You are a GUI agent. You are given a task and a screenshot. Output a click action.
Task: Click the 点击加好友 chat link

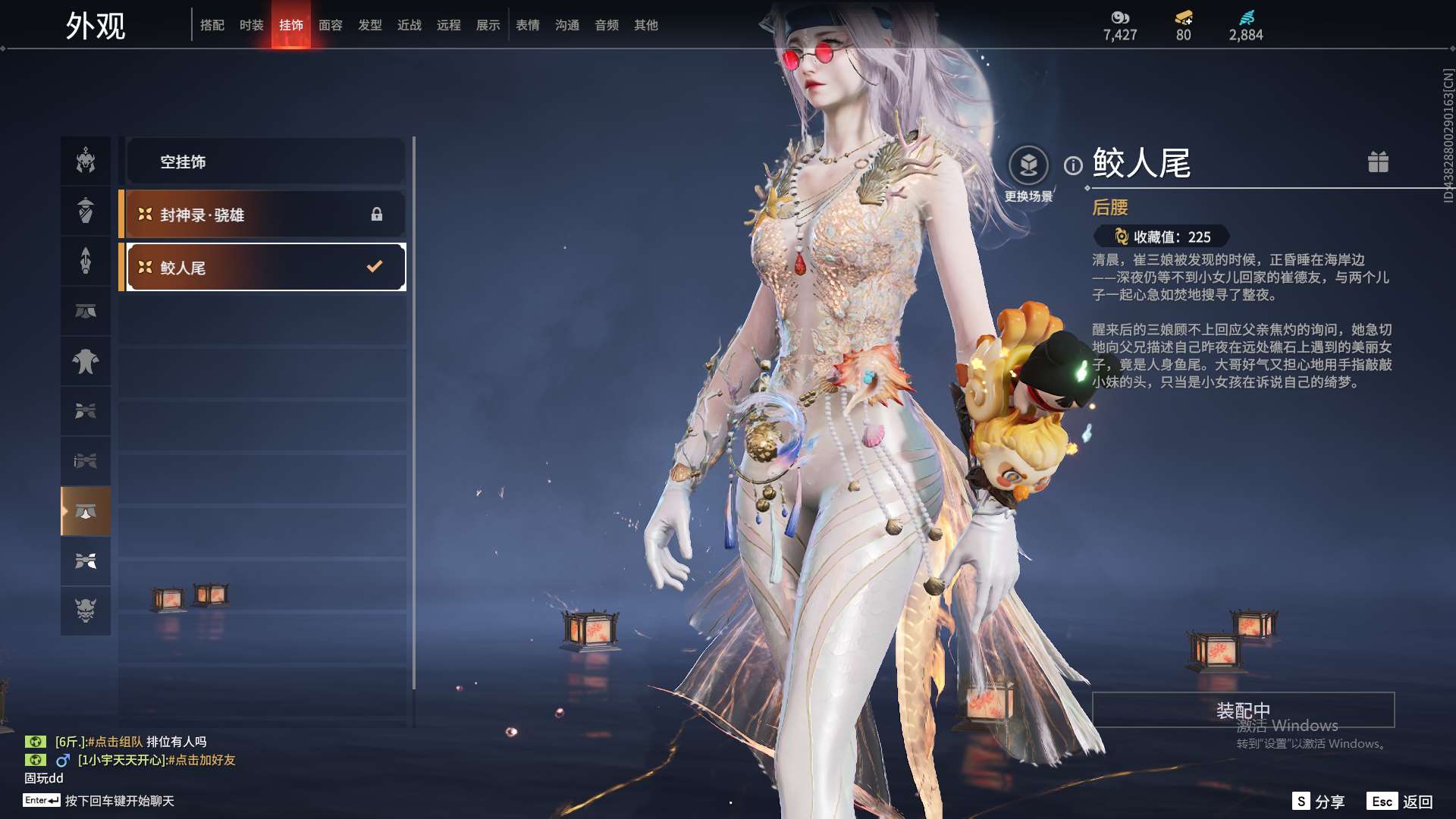coord(202,760)
